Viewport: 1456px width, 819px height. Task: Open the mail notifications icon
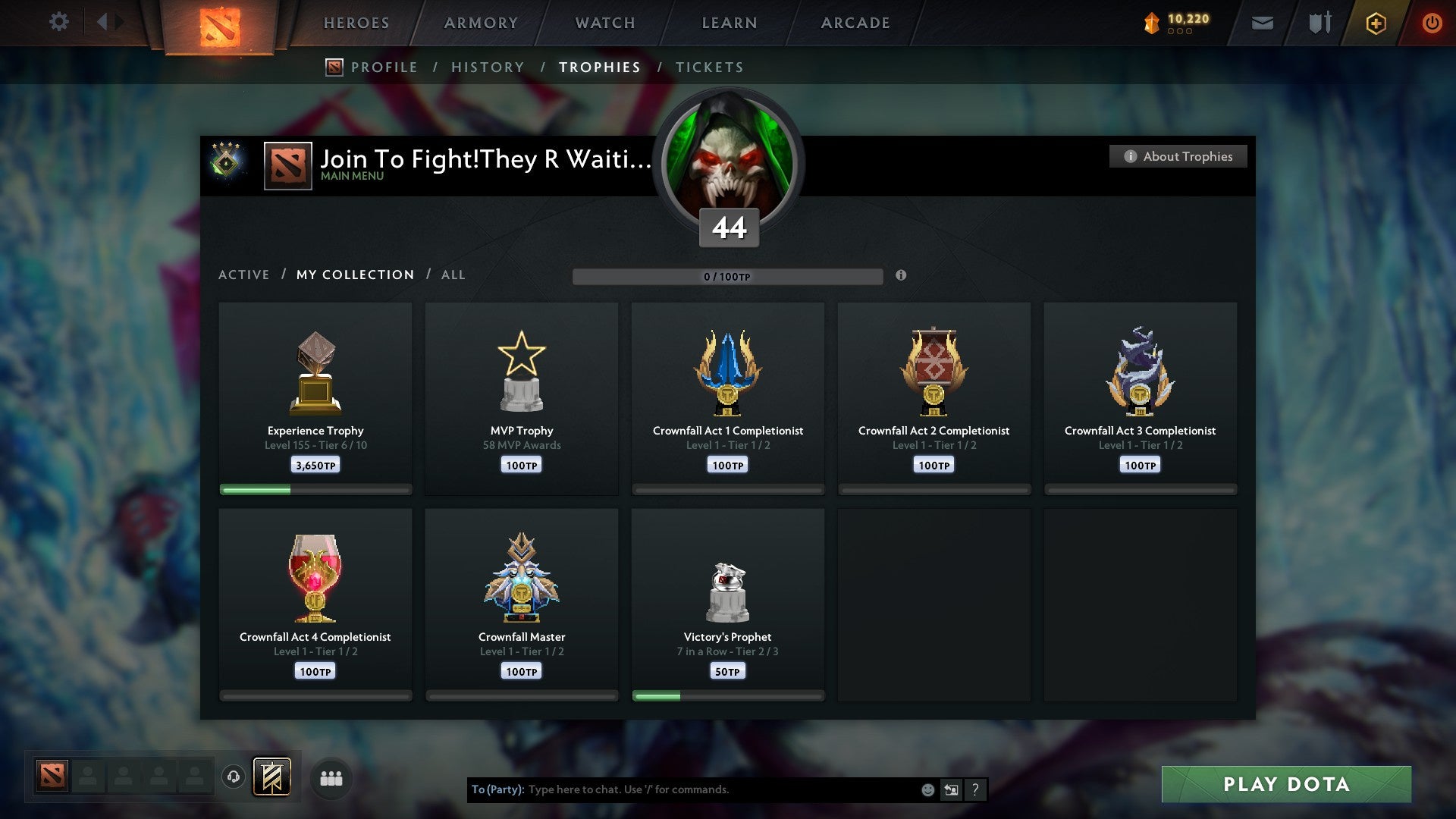[1261, 23]
